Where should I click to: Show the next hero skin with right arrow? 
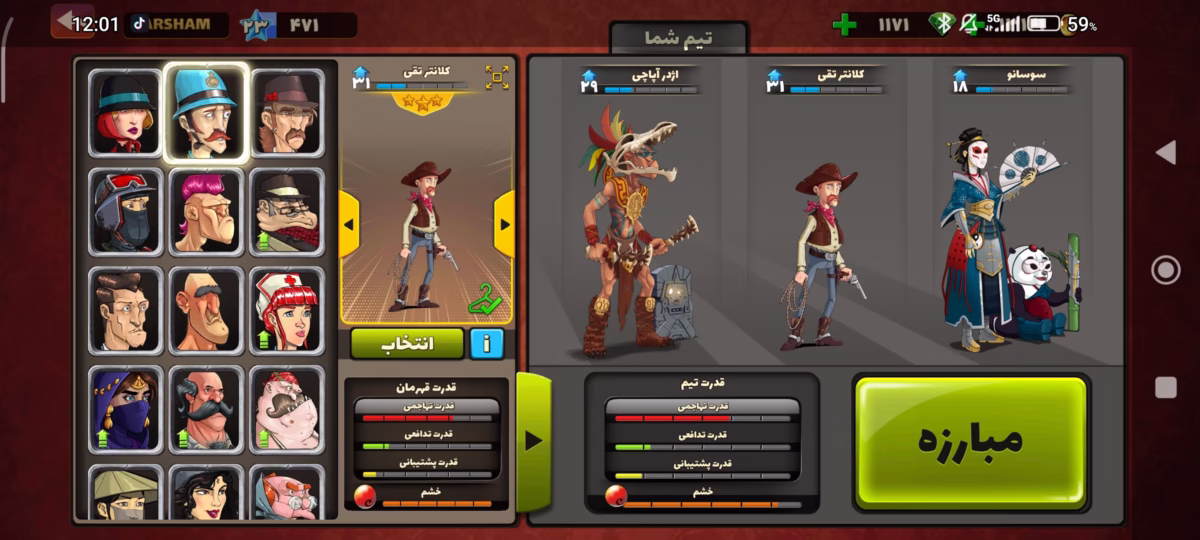504,224
